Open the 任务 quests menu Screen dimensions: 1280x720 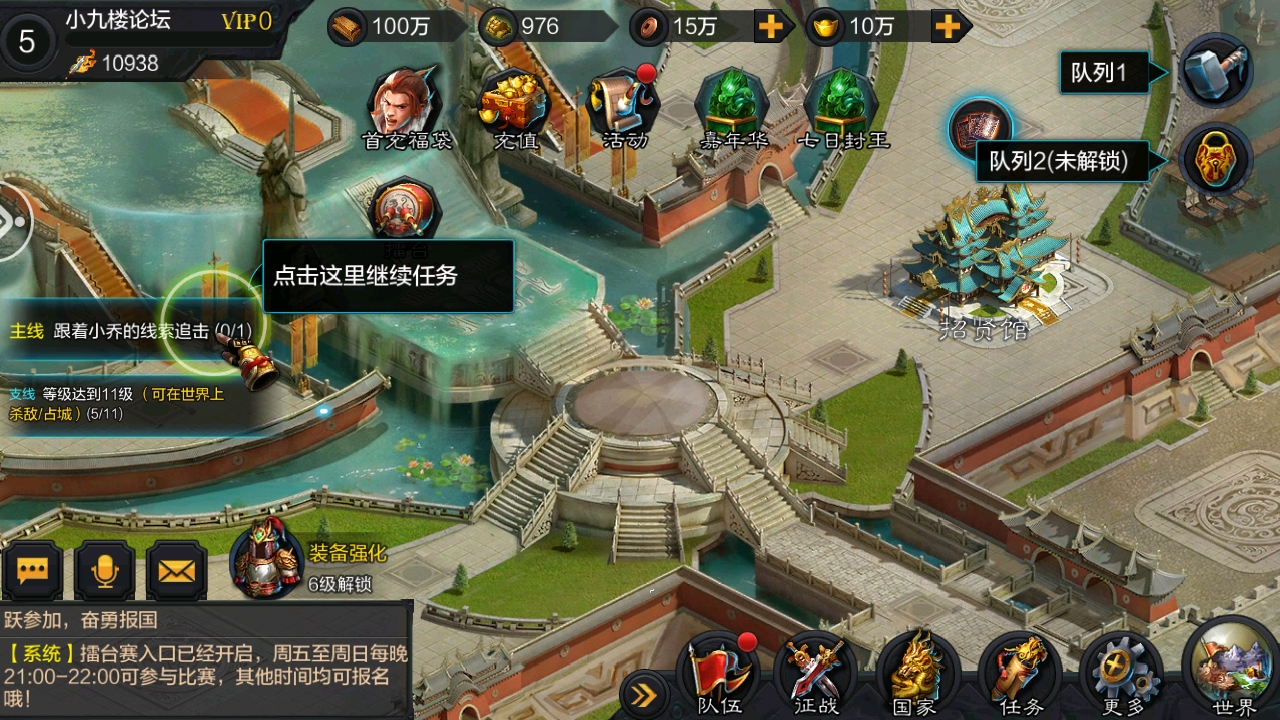1020,672
